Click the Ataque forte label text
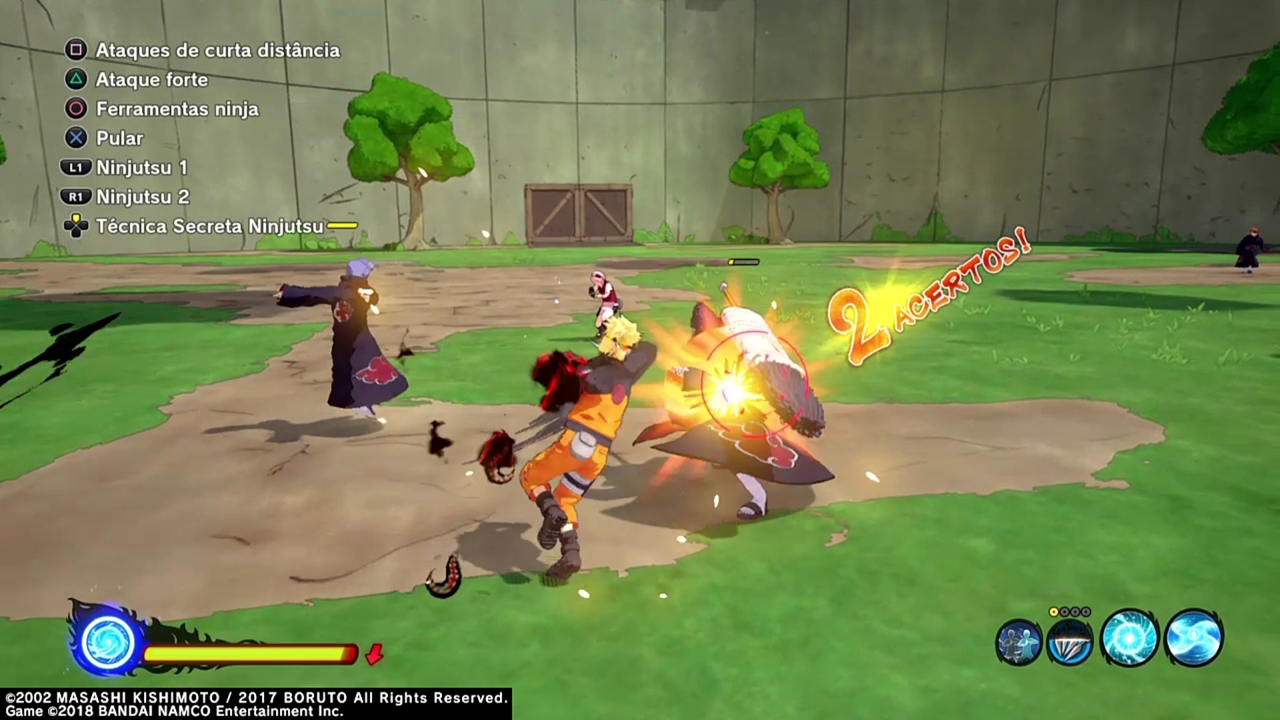1280x720 pixels. [x=152, y=79]
